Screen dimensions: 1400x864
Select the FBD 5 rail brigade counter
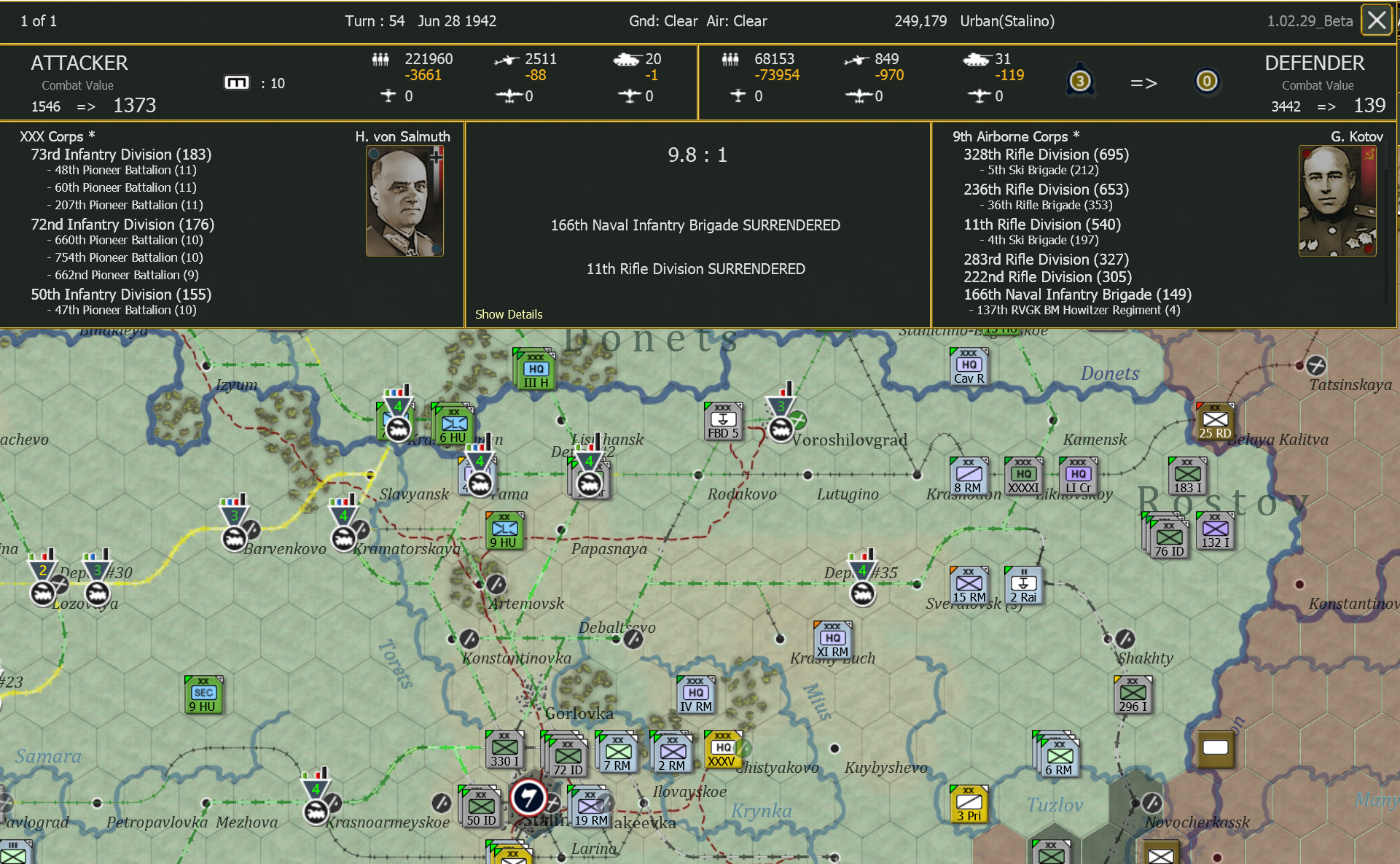(722, 421)
